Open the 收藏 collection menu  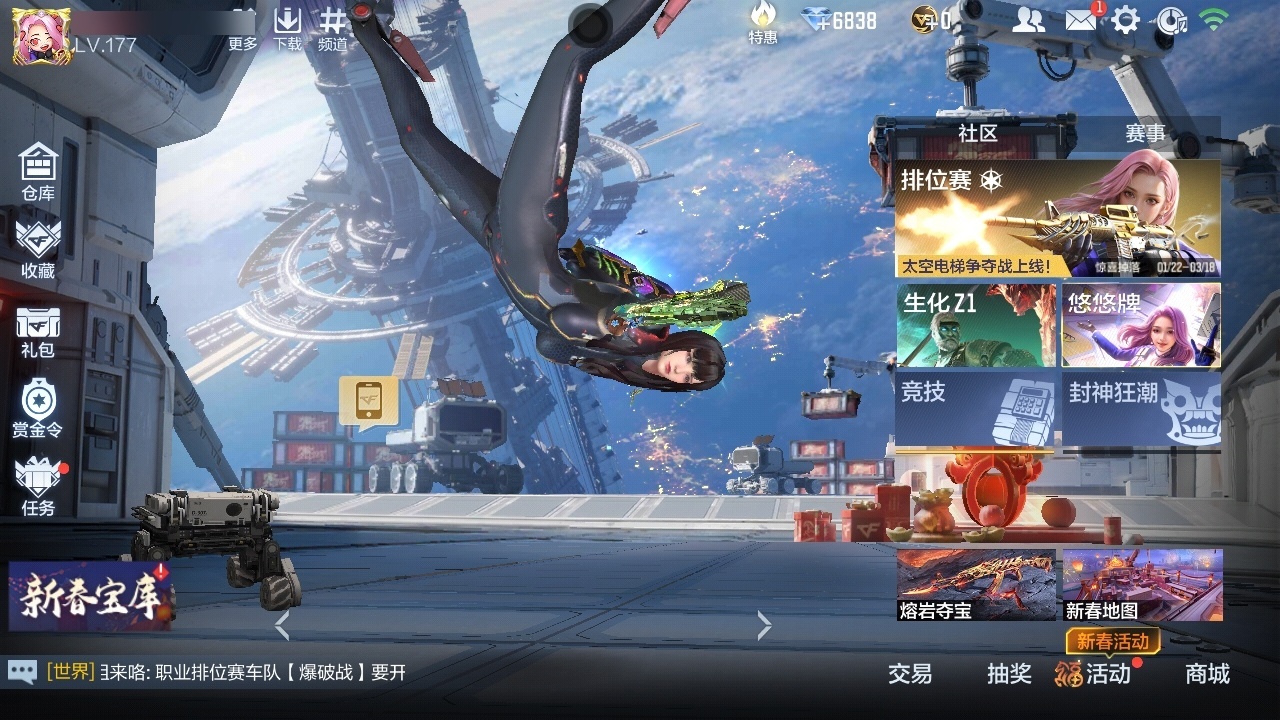[38, 249]
